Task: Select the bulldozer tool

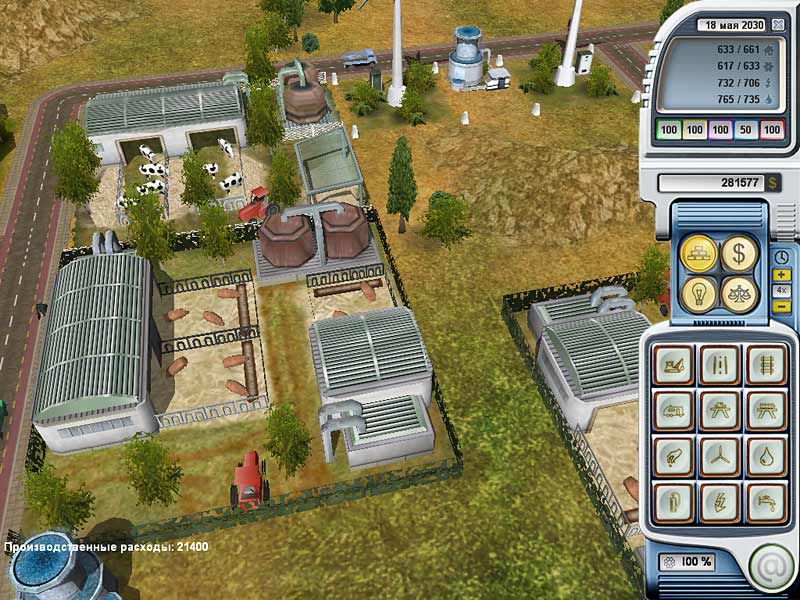Action: point(674,365)
